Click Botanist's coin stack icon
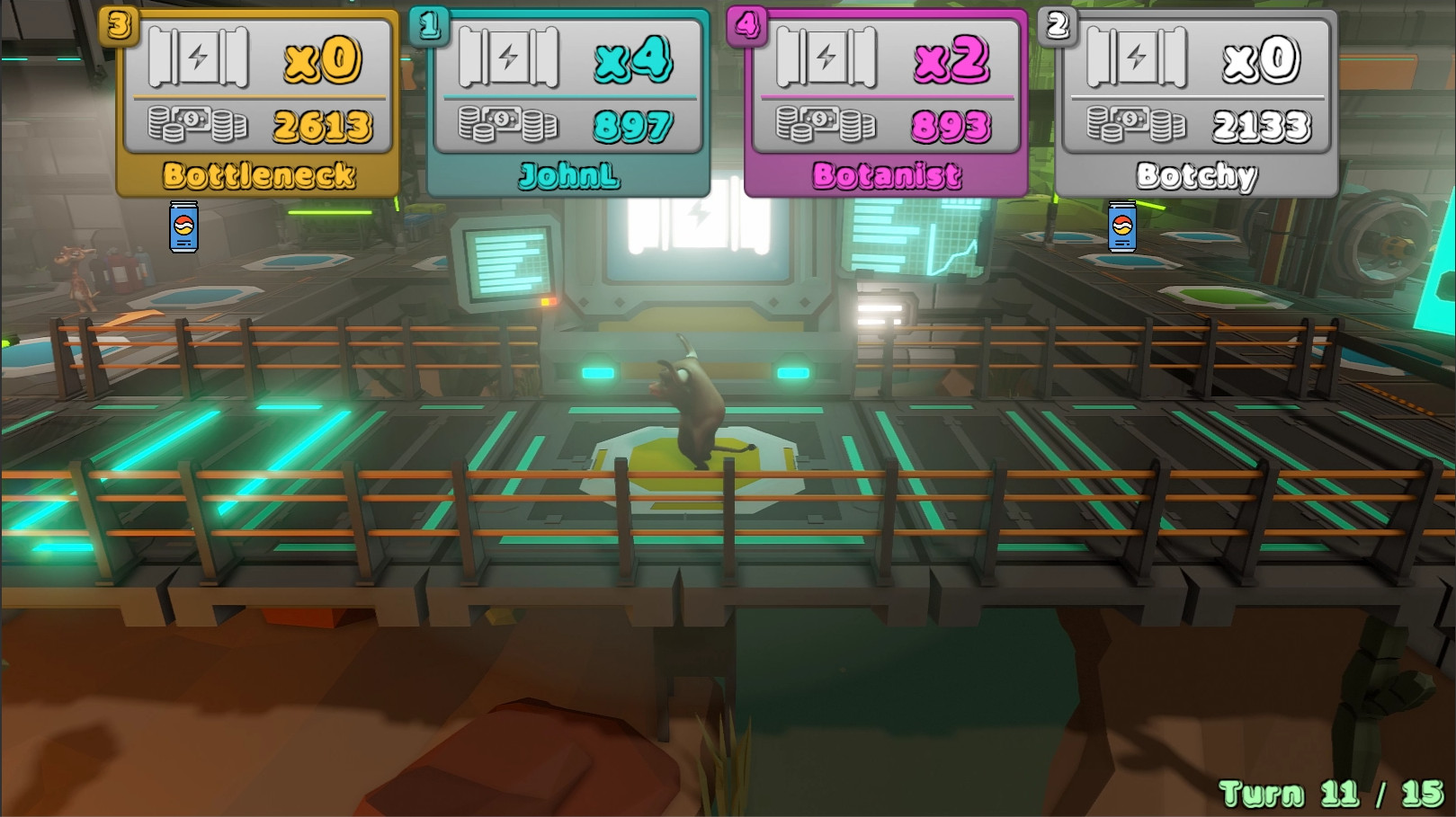The image size is (1456, 817). click(827, 122)
